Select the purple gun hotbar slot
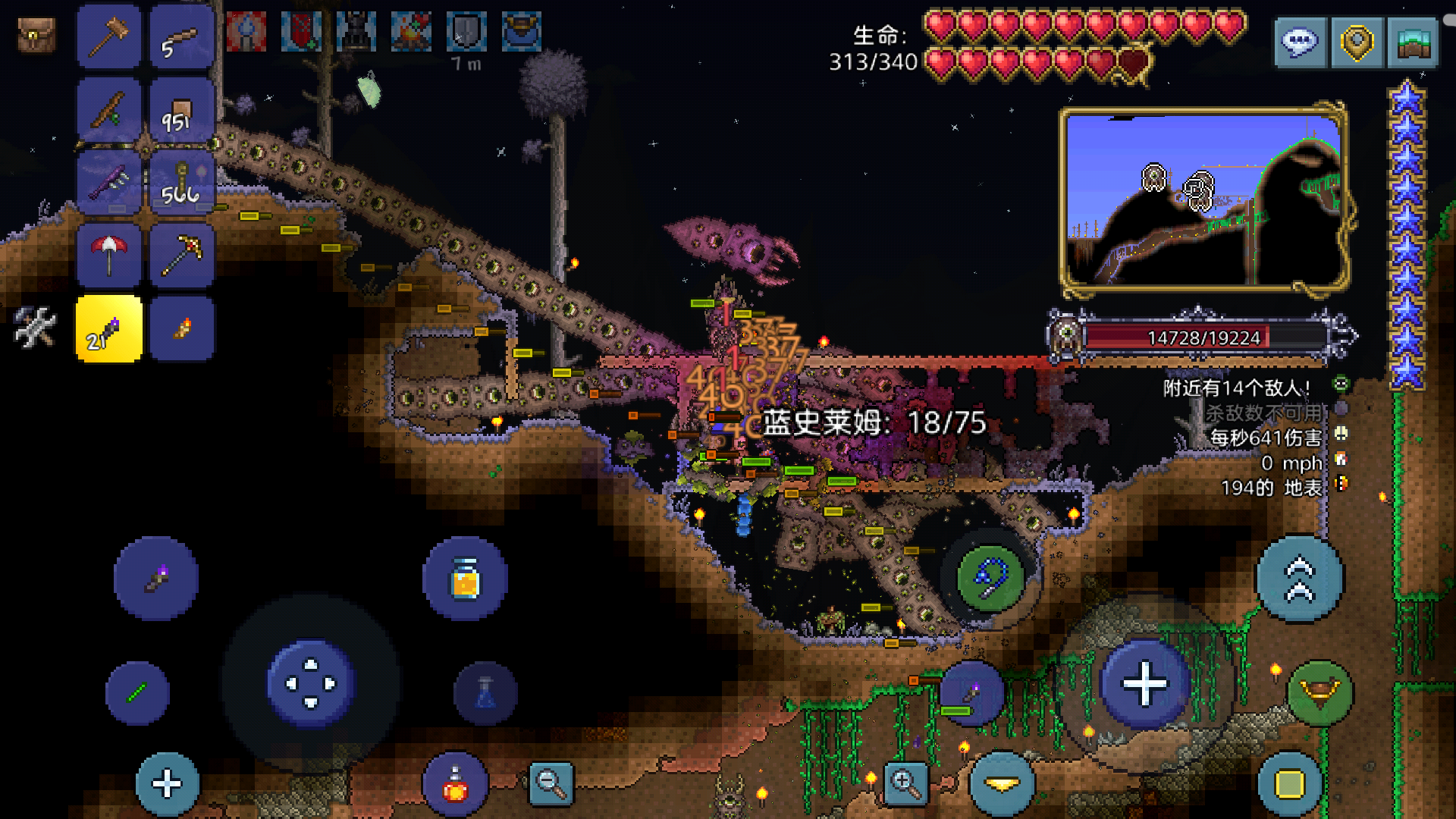This screenshot has width=1456, height=819. 109,183
